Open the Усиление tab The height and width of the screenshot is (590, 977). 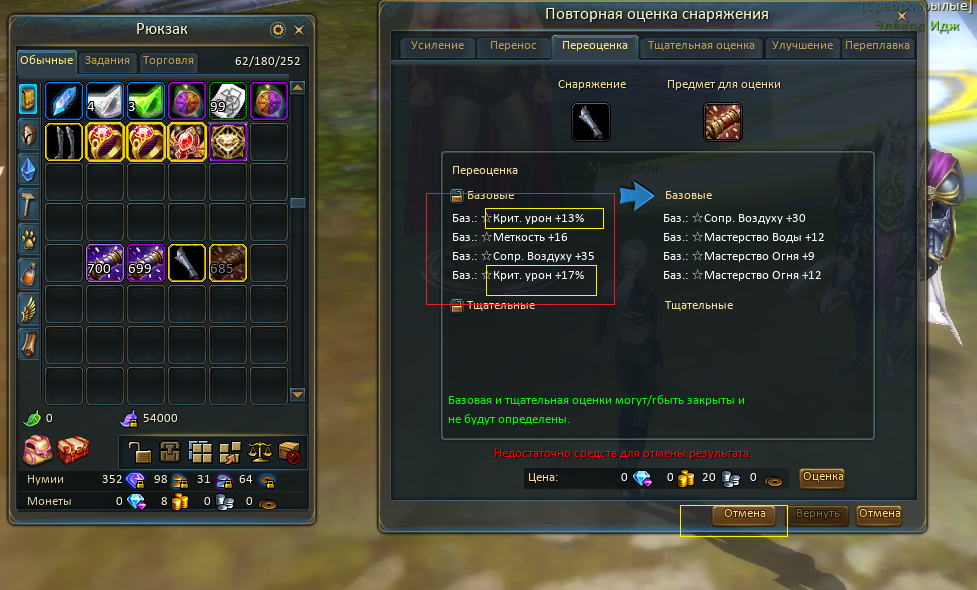437,46
